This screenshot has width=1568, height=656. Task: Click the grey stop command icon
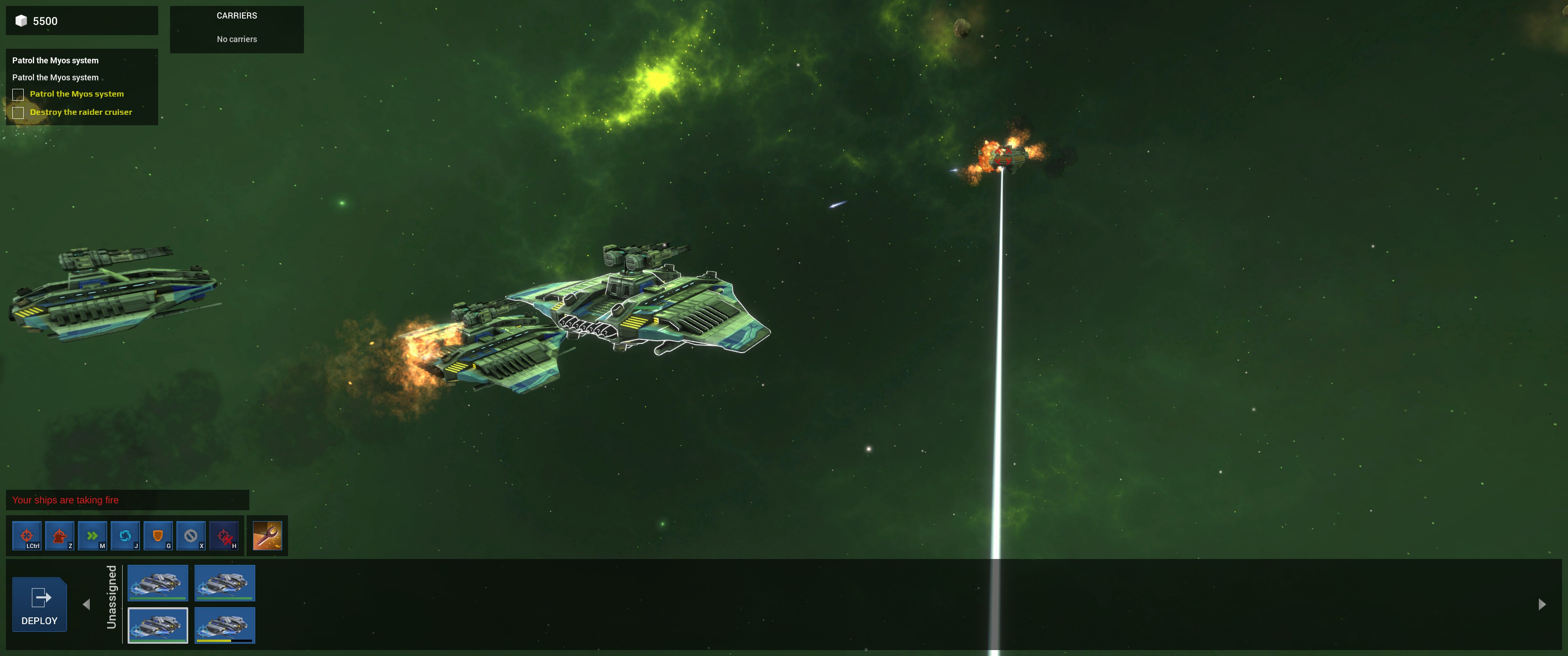click(x=191, y=536)
